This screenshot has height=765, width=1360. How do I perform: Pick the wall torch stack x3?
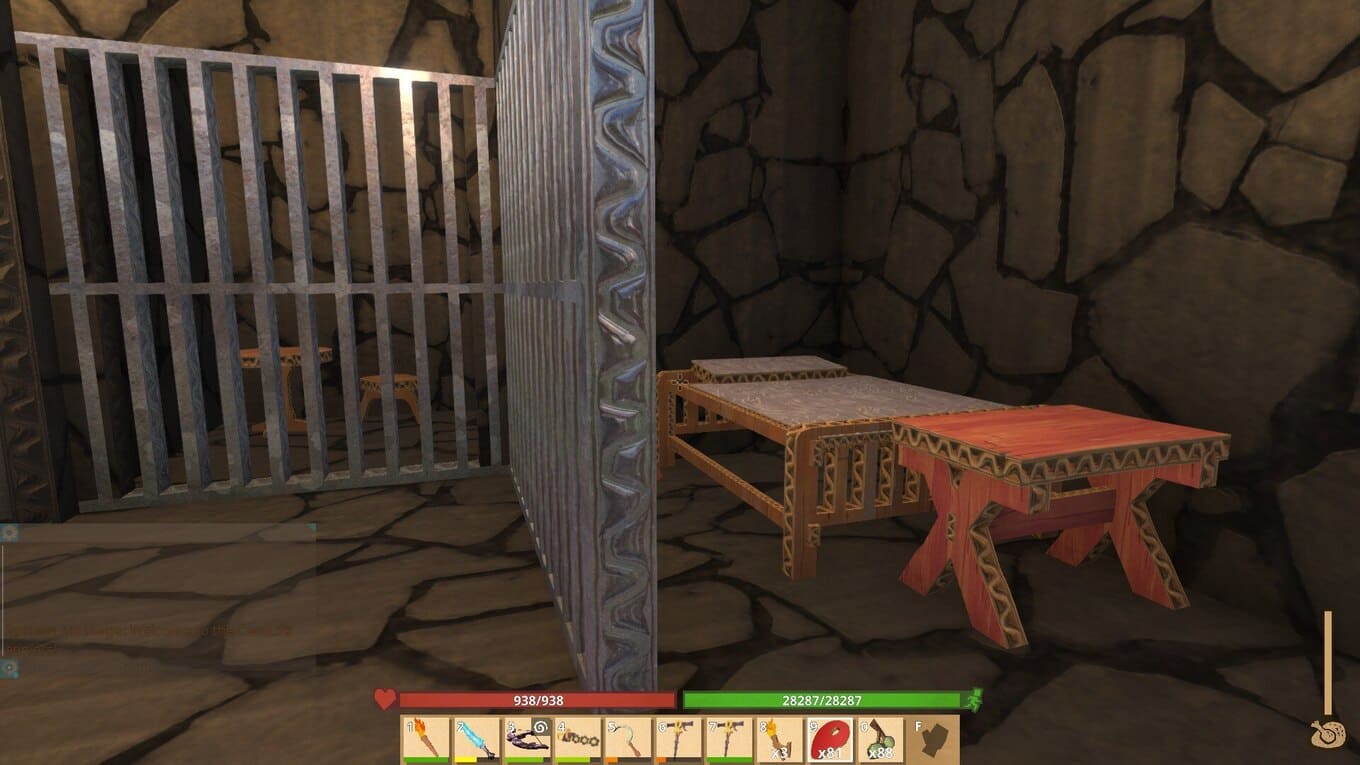(x=782, y=740)
